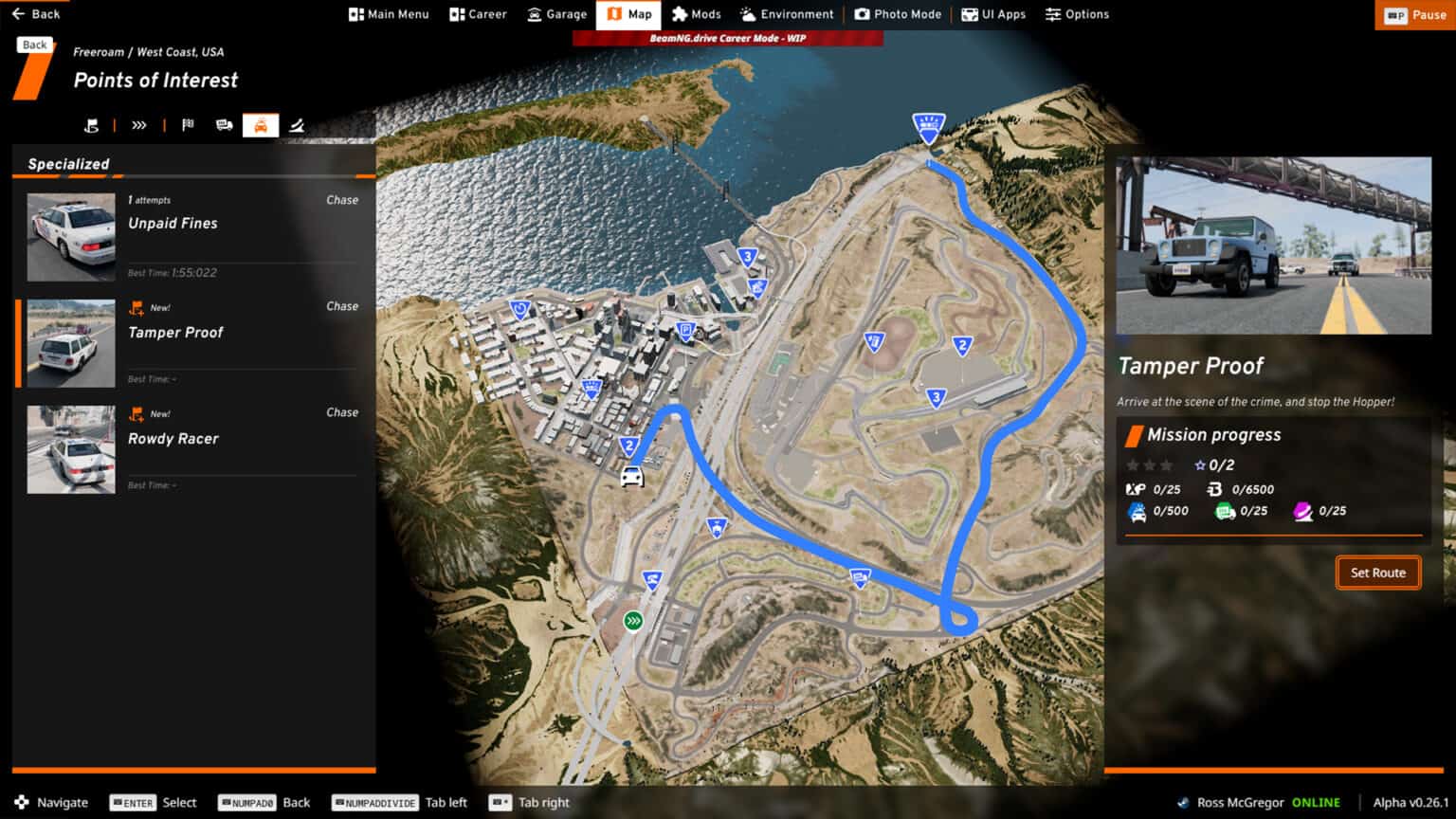Screen dimensions: 1456x819
Task: Go to Photo Mode from the top bar
Action: coord(898,14)
